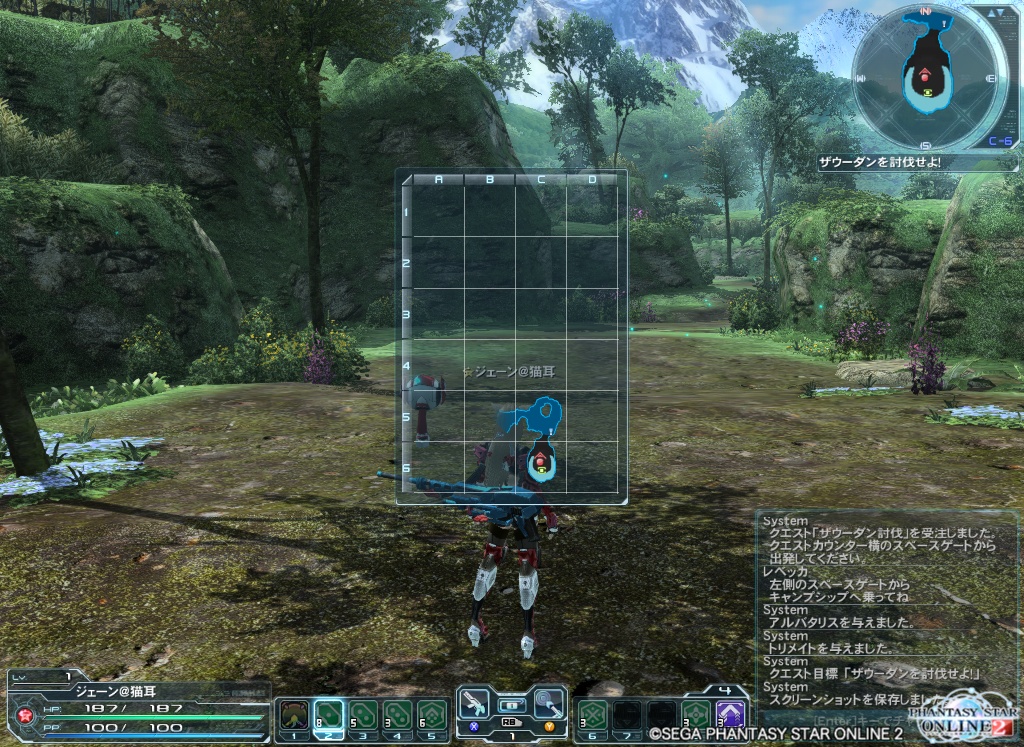Use the green item in hotbar slot 4
This screenshot has height=747, width=1024.
(397, 715)
